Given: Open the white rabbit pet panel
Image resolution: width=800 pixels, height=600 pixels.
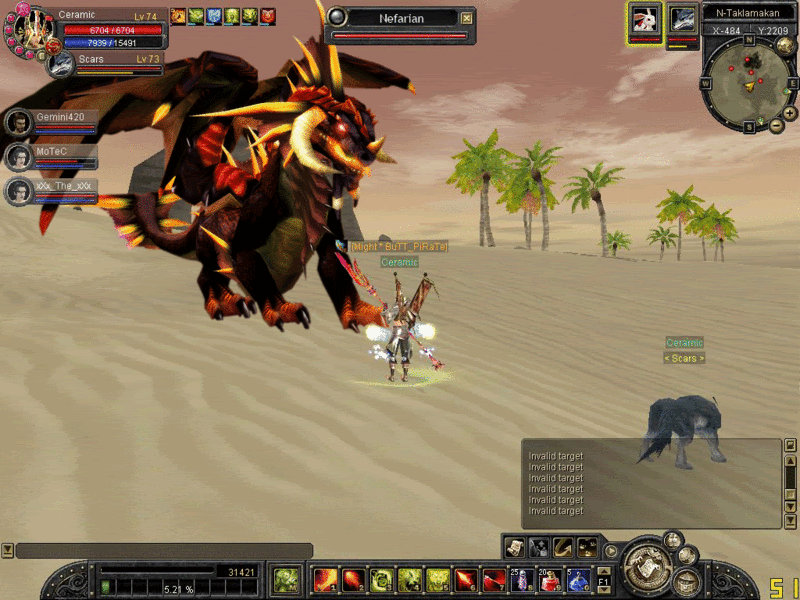Looking at the screenshot, I should click(x=644, y=20).
